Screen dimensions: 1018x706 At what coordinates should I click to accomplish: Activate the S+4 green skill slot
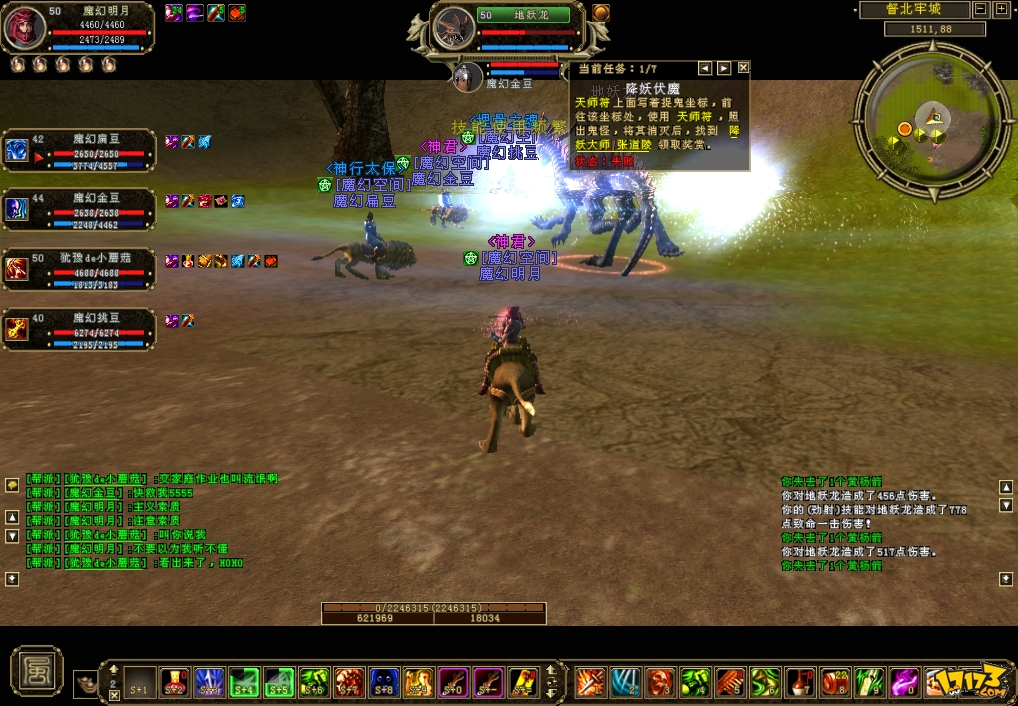point(244,683)
